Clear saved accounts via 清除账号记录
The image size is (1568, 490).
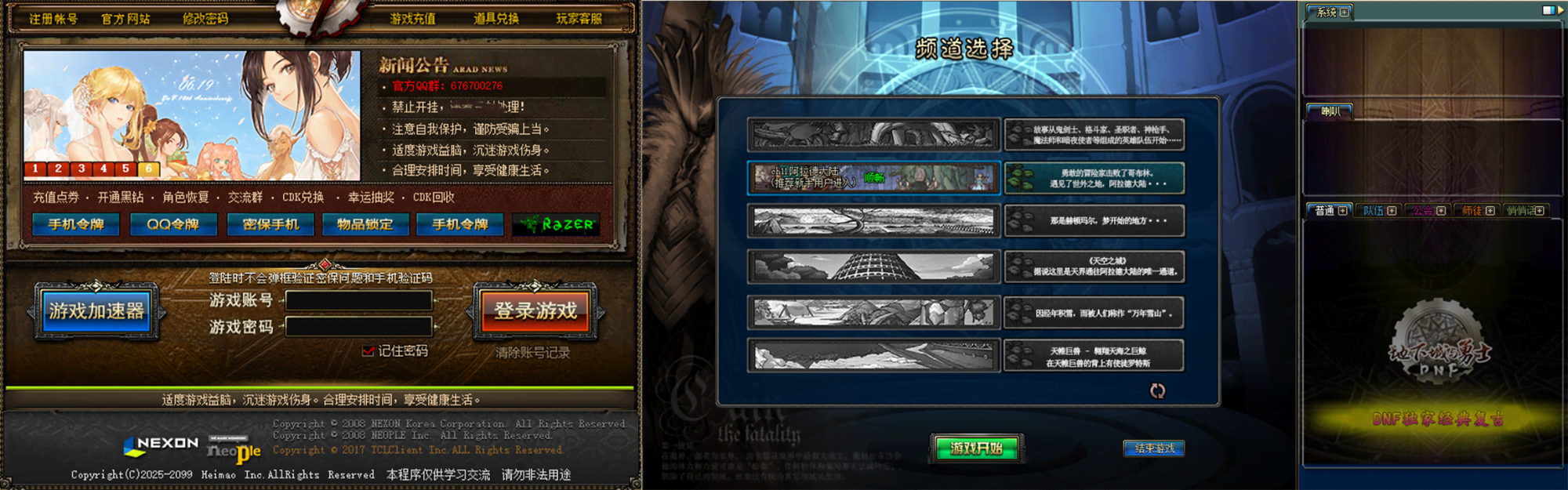coord(532,353)
